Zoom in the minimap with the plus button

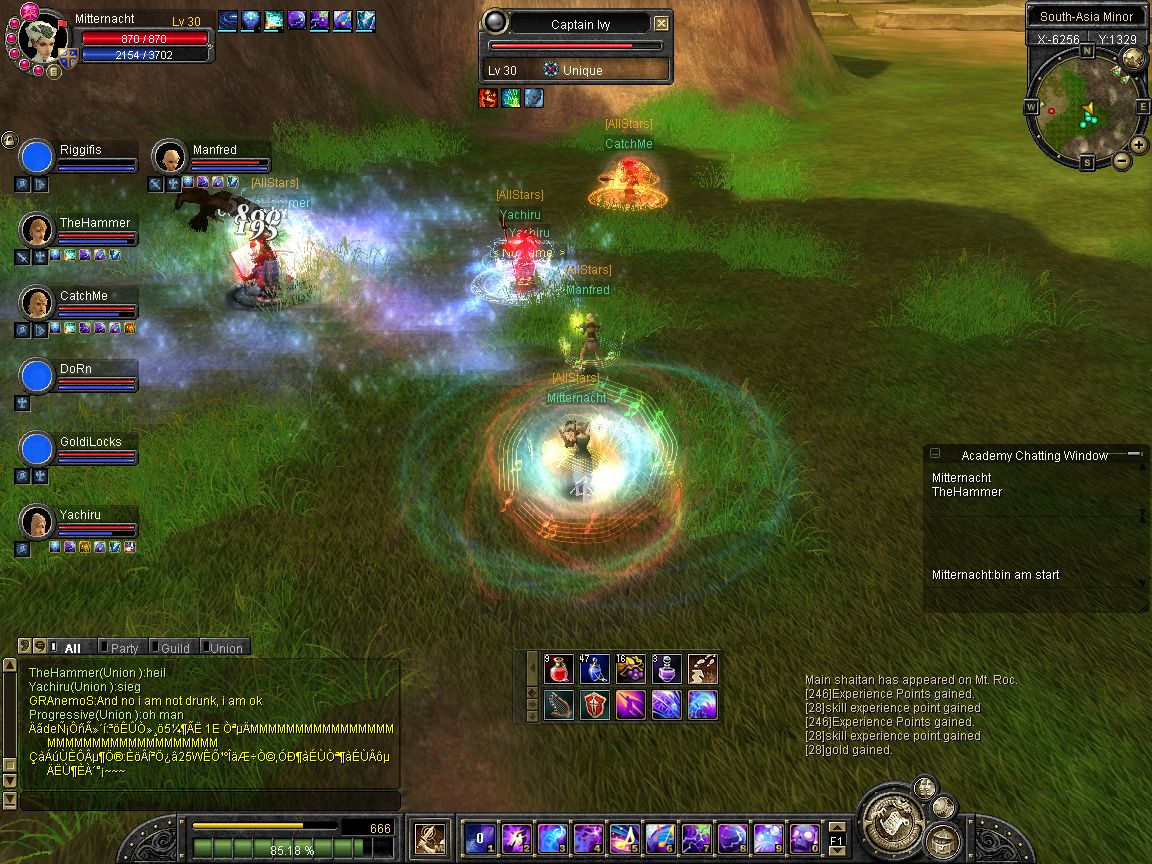tap(1138, 144)
